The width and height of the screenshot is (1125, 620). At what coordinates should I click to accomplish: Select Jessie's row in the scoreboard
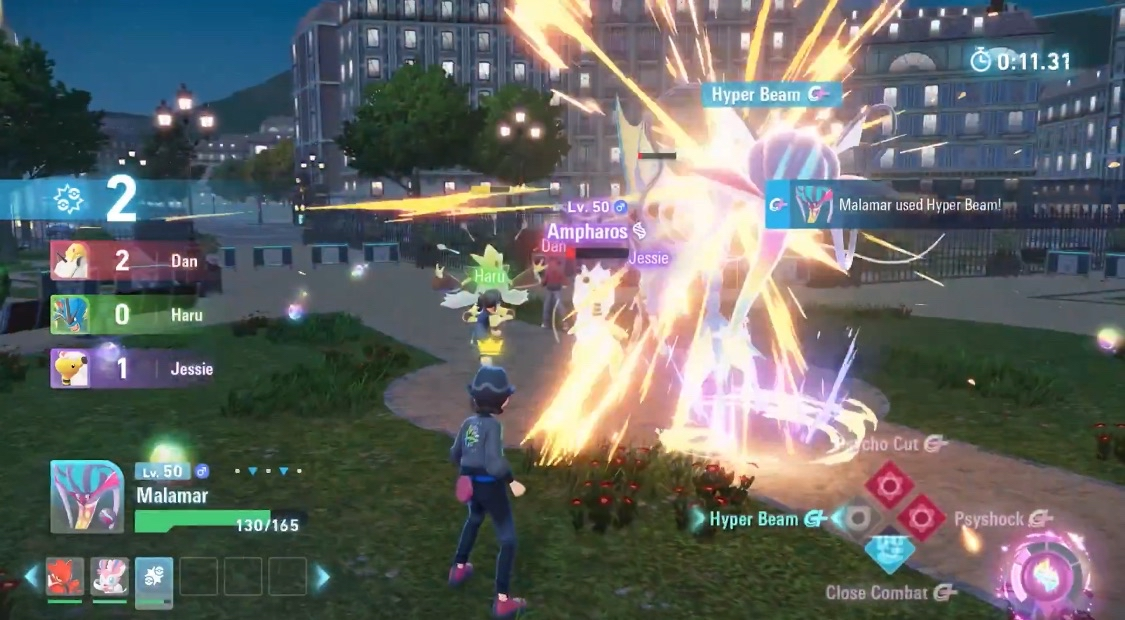(135, 369)
